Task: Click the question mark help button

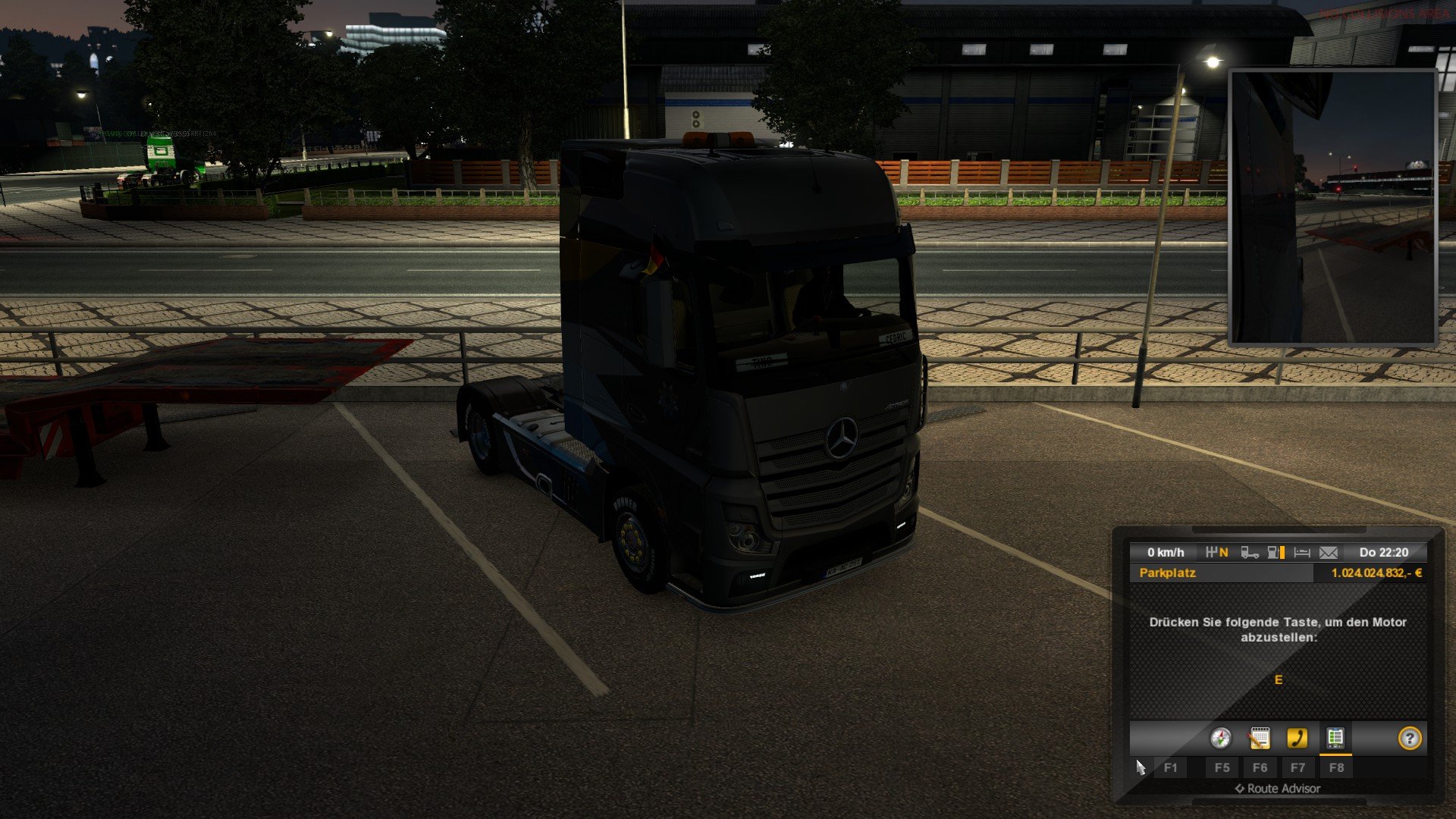Action: 1409,738
